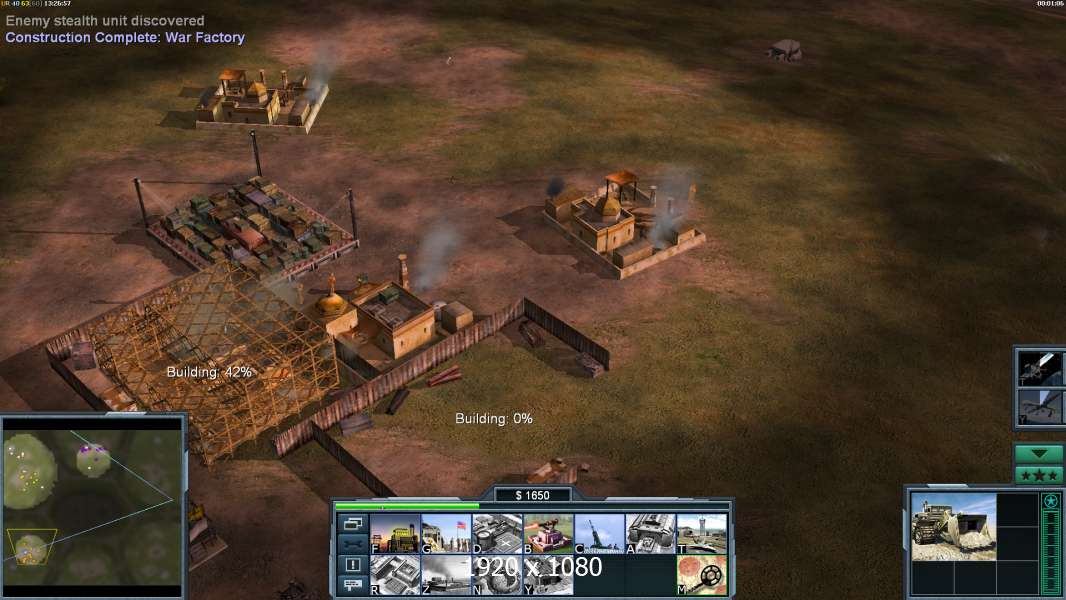Choose the helipad structure build icon (D)
This screenshot has height=600, width=1066.
click(x=497, y=534)
